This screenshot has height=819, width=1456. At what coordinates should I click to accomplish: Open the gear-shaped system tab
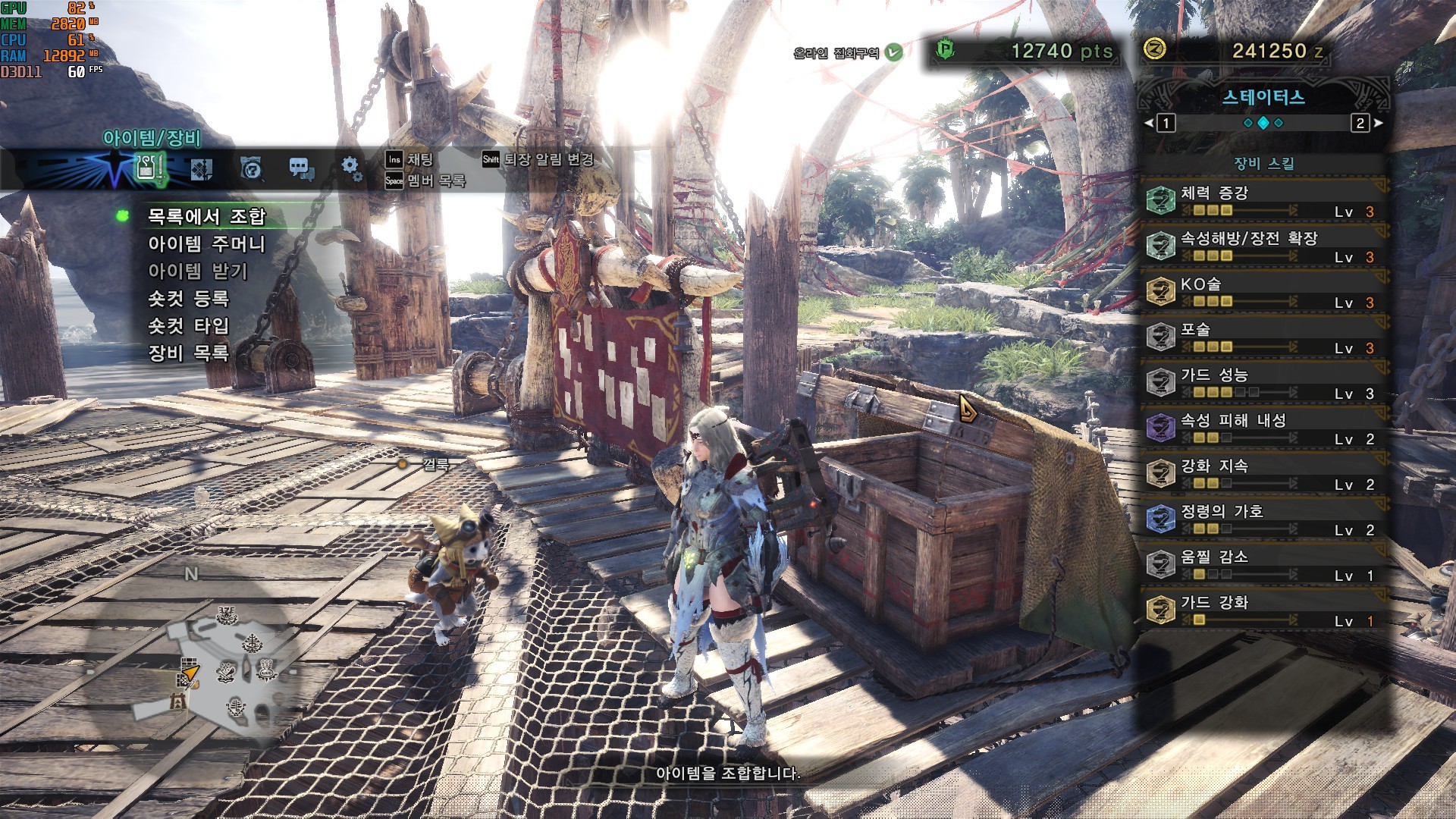[x=351, y=168]
